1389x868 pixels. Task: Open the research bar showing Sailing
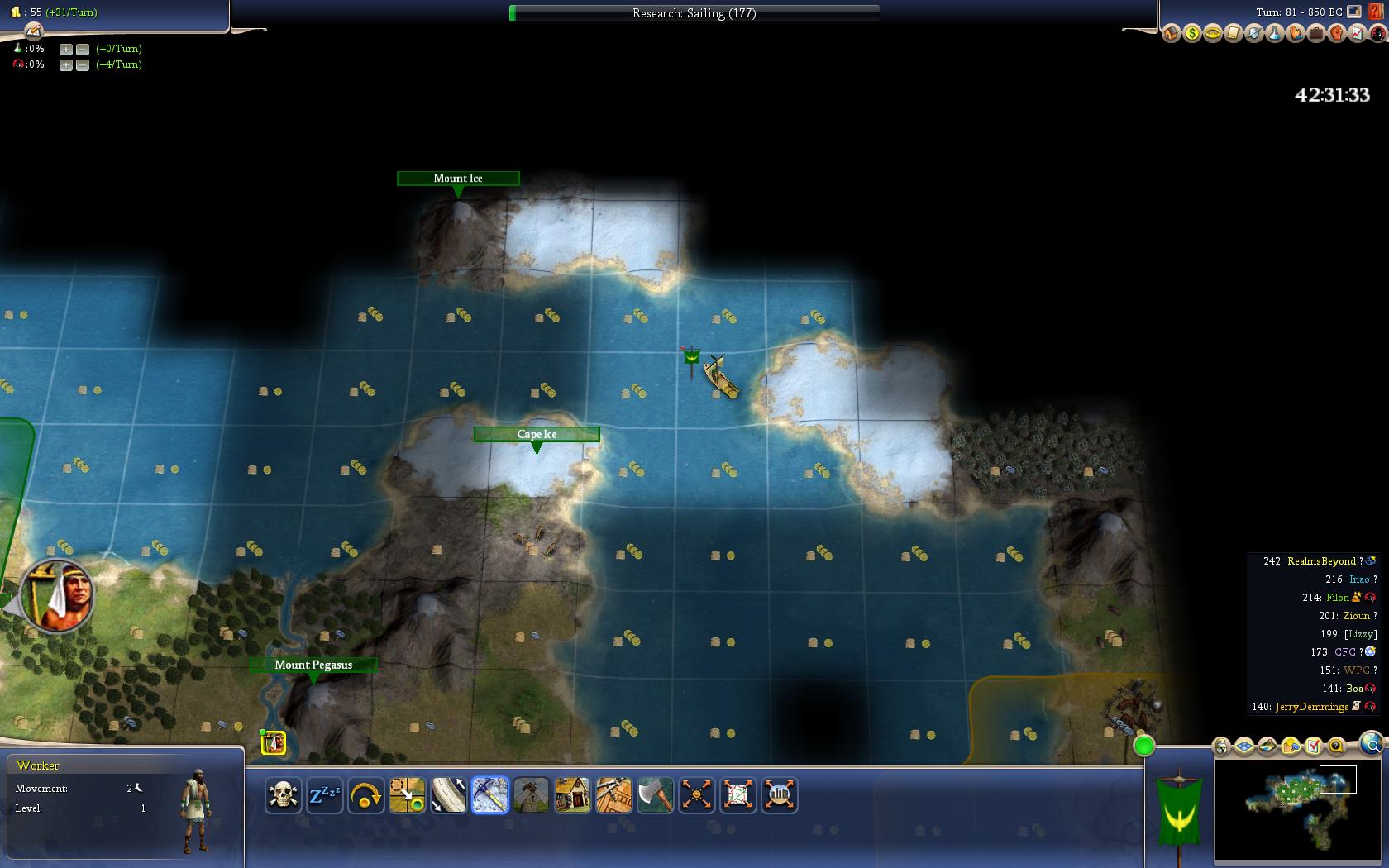pyautogui.click(x=694, y=13)
